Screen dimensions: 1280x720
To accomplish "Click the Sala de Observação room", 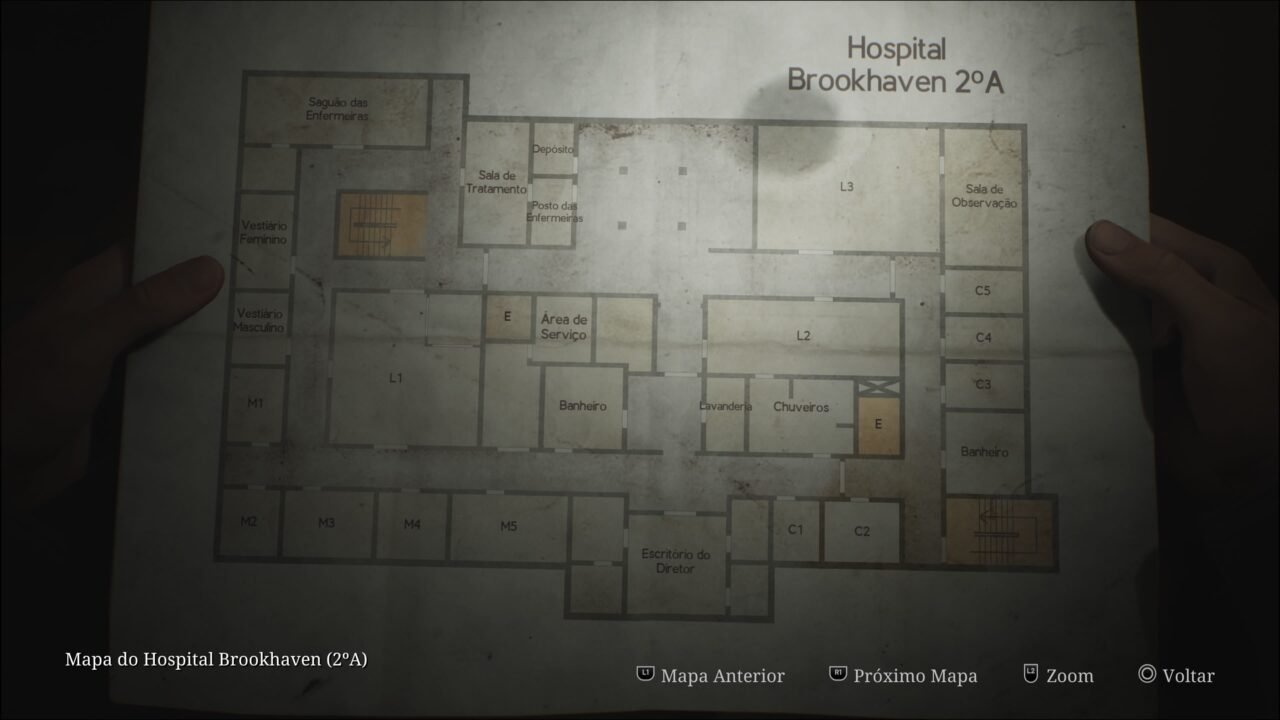I will (983, 196).
